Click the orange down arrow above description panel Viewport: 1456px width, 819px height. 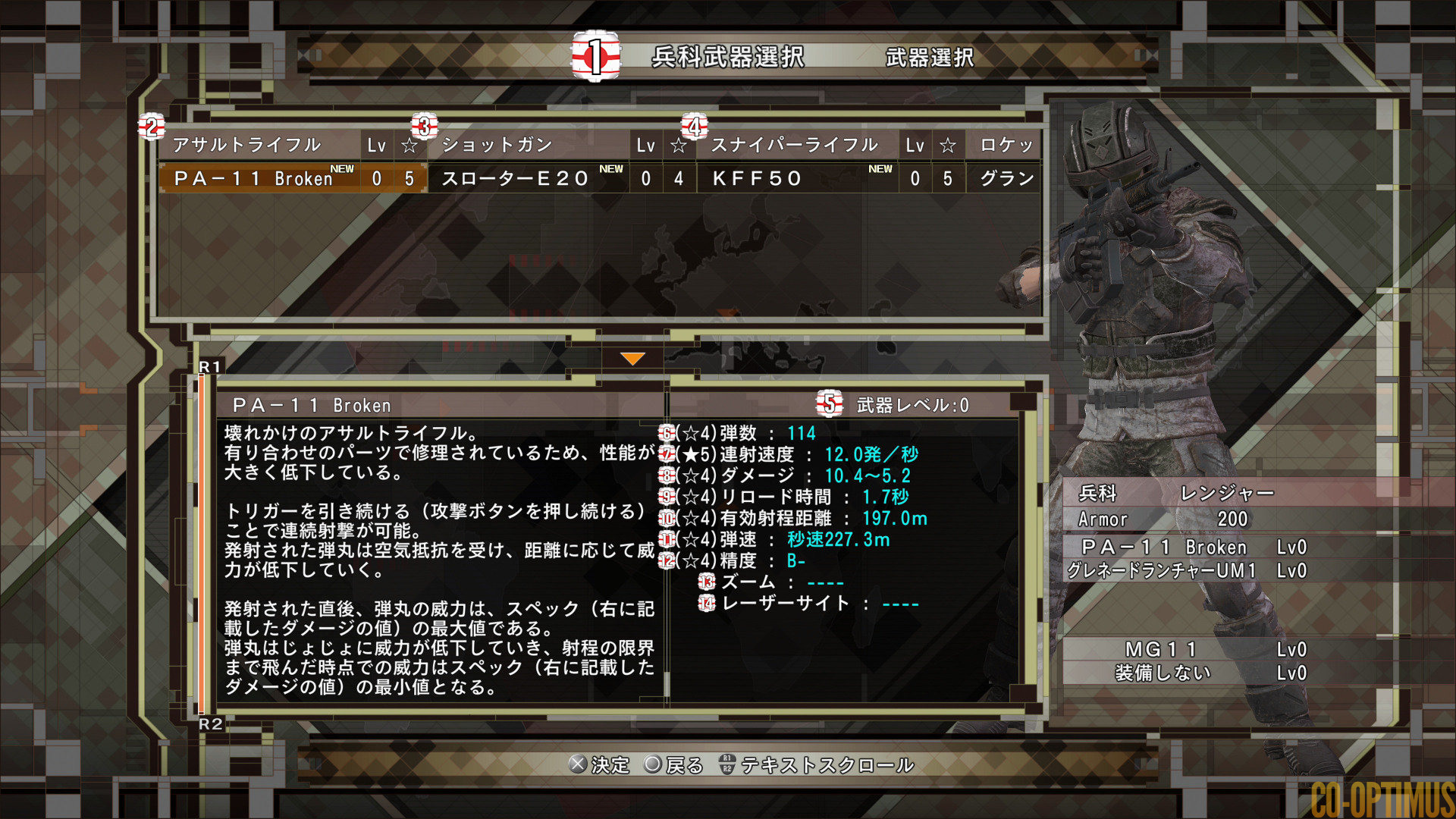632,359
